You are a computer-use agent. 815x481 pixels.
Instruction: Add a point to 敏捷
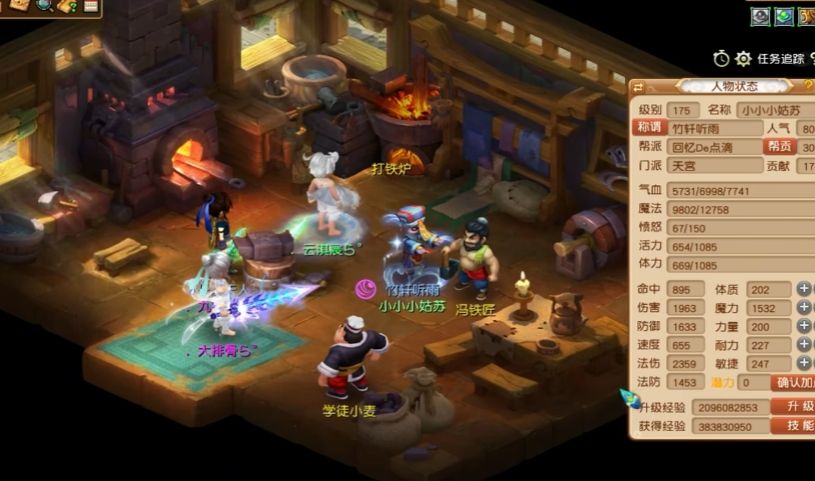[804, 364]
